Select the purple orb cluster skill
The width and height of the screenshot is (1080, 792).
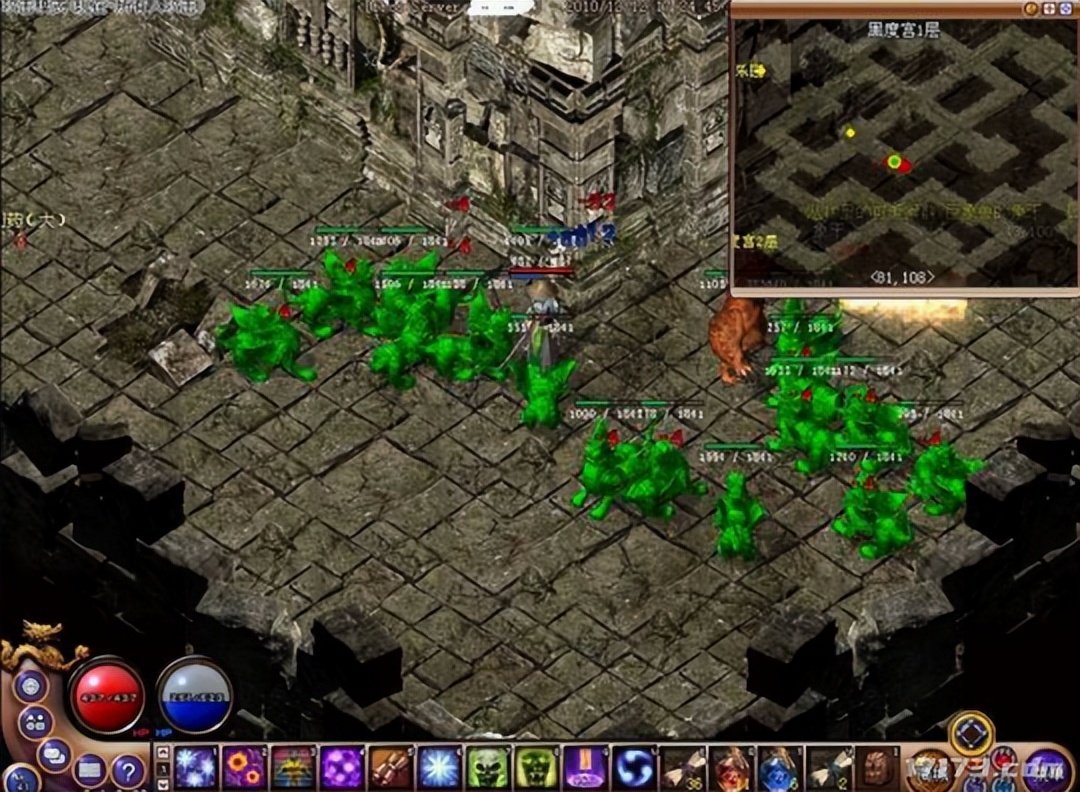tap(342, 767)
